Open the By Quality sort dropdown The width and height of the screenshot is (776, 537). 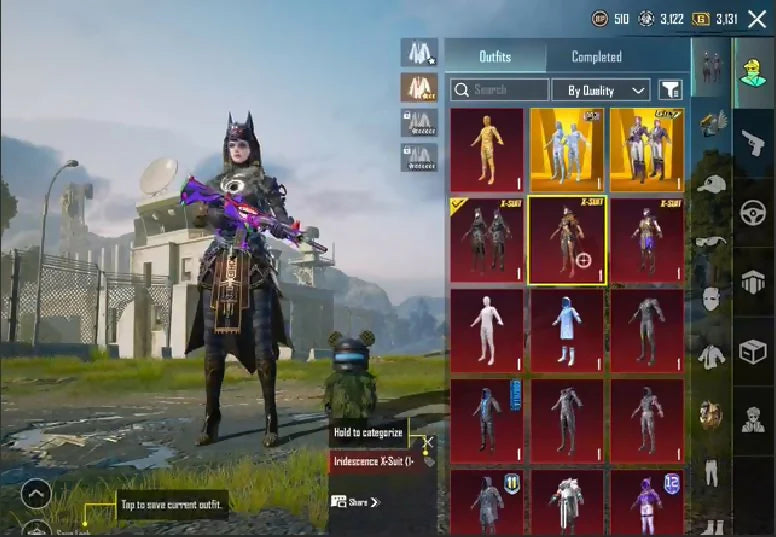[x=601, y=90]
